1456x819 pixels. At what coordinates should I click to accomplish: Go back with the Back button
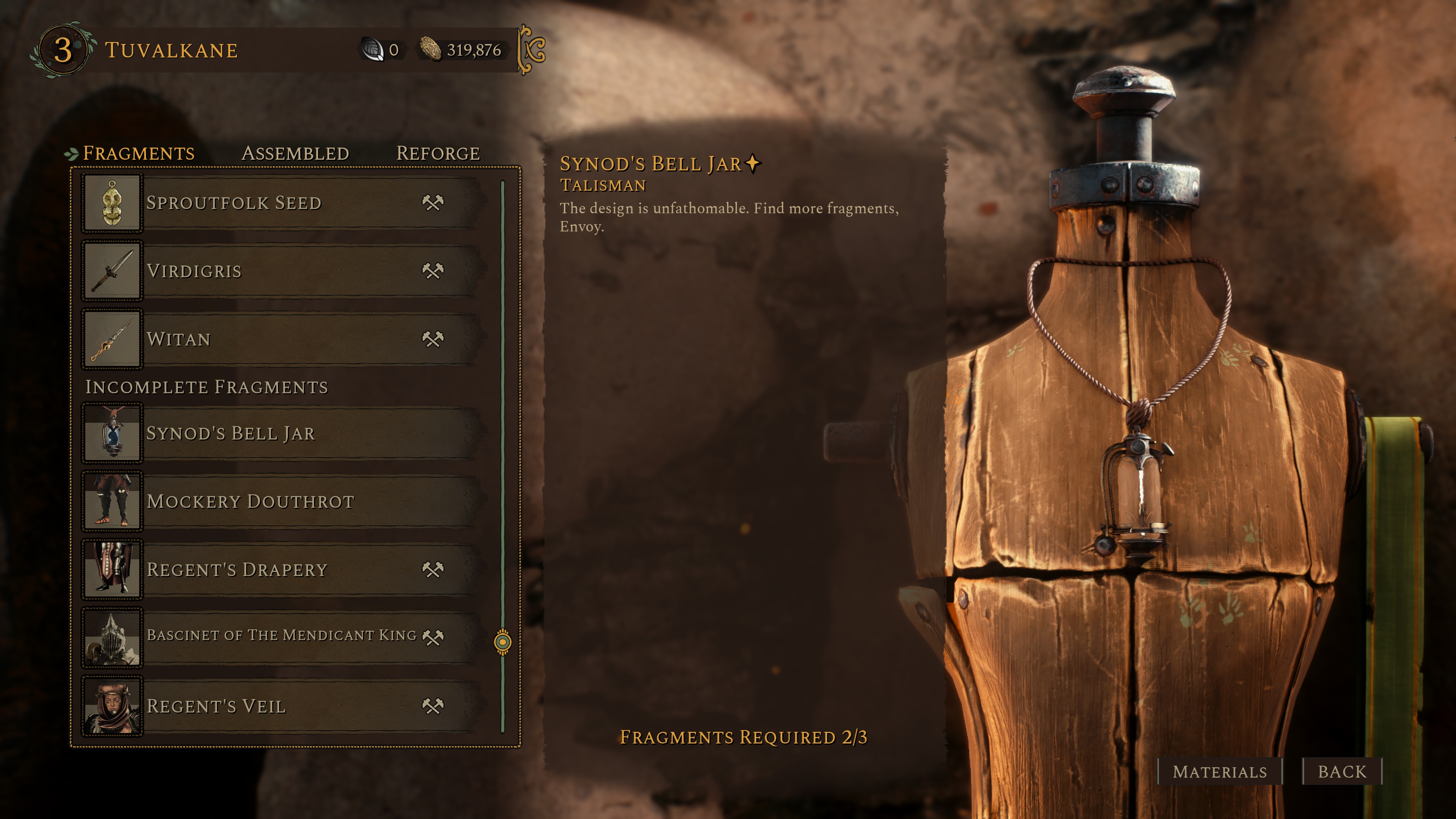pyautogui.click(x=1342, y=772)
